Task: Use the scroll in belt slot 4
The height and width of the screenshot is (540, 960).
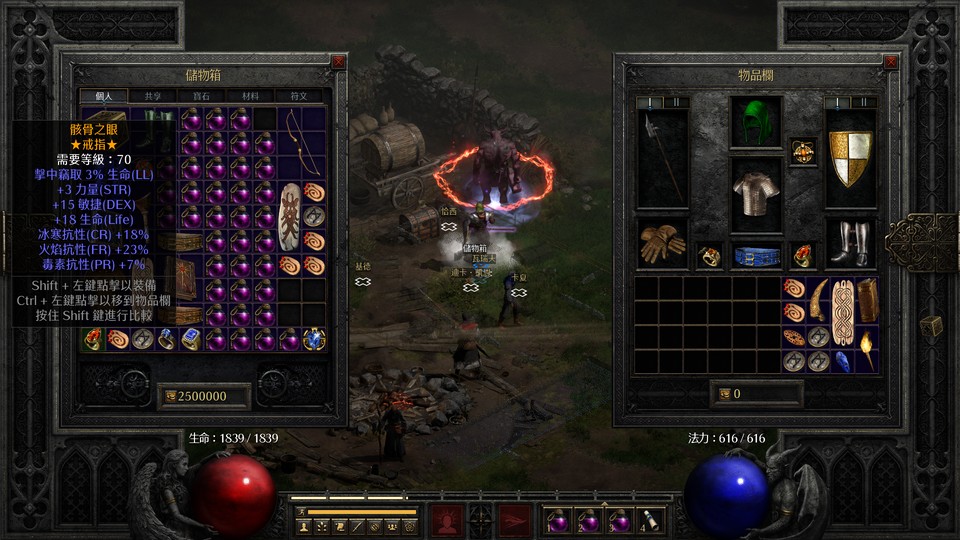Action: tap(651, 520)
